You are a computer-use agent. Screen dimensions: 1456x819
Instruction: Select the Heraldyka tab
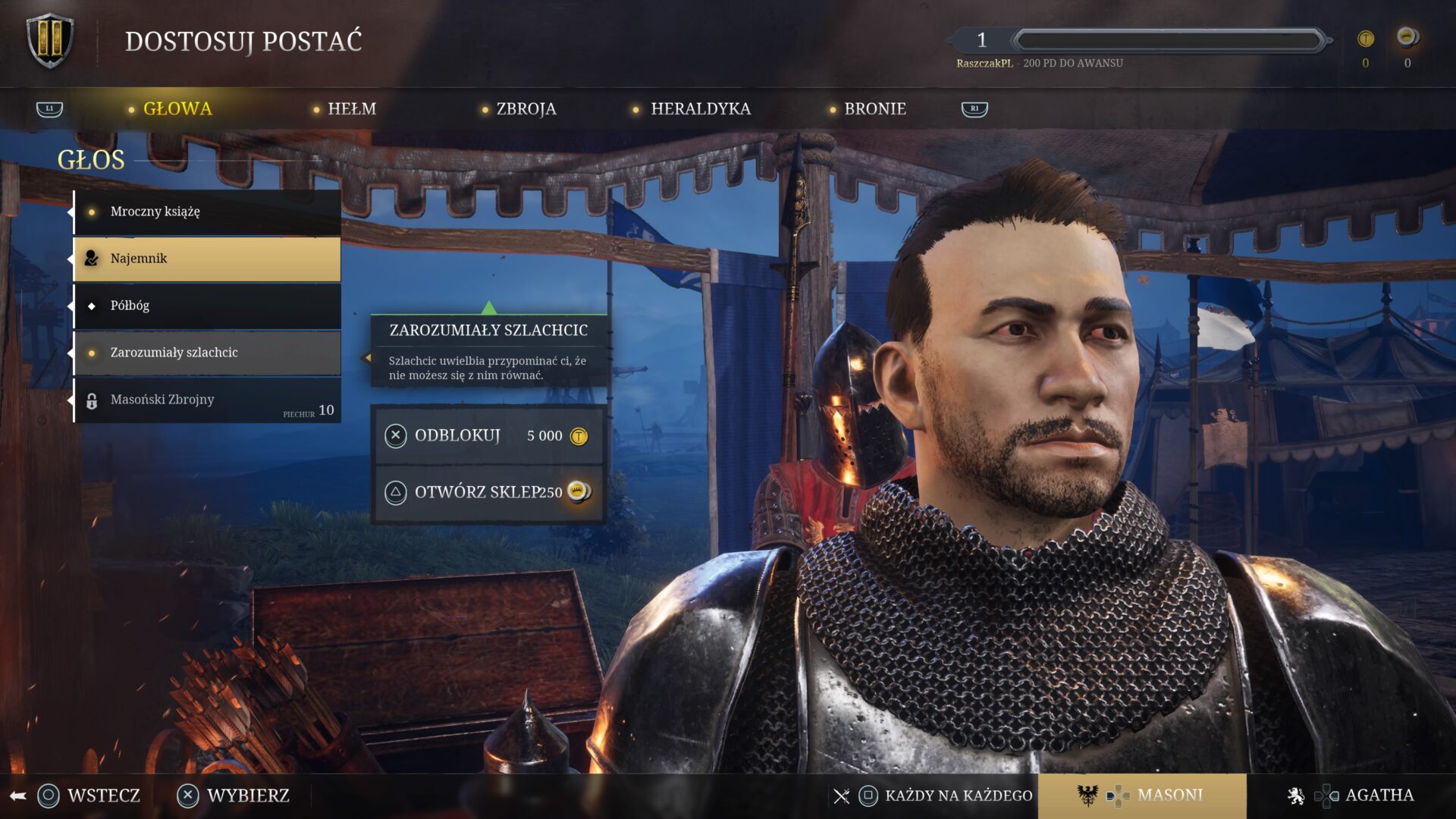700,109
